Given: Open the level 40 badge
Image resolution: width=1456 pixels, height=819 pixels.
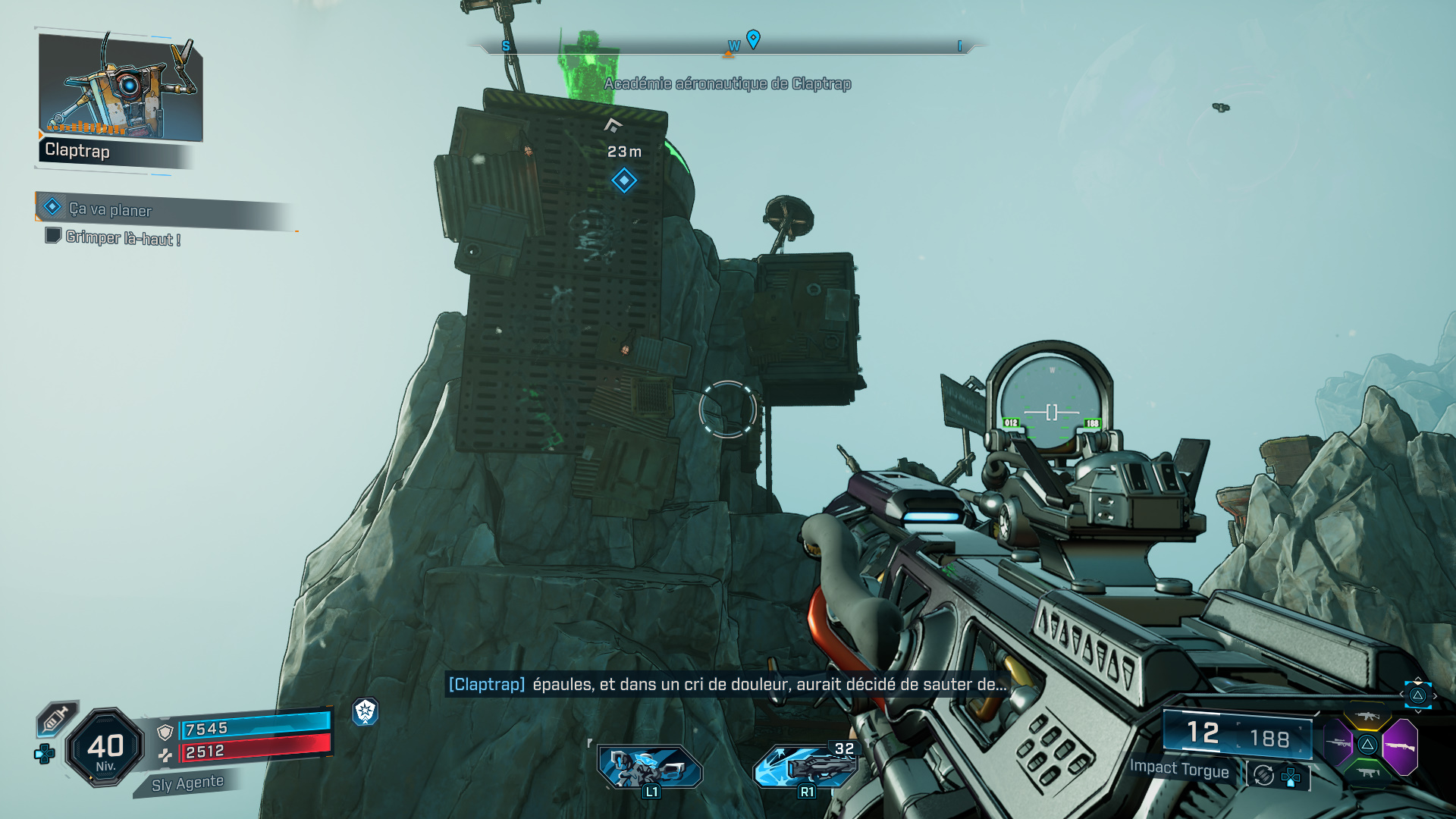Looking at the screenshot, I should click(105, 748).
